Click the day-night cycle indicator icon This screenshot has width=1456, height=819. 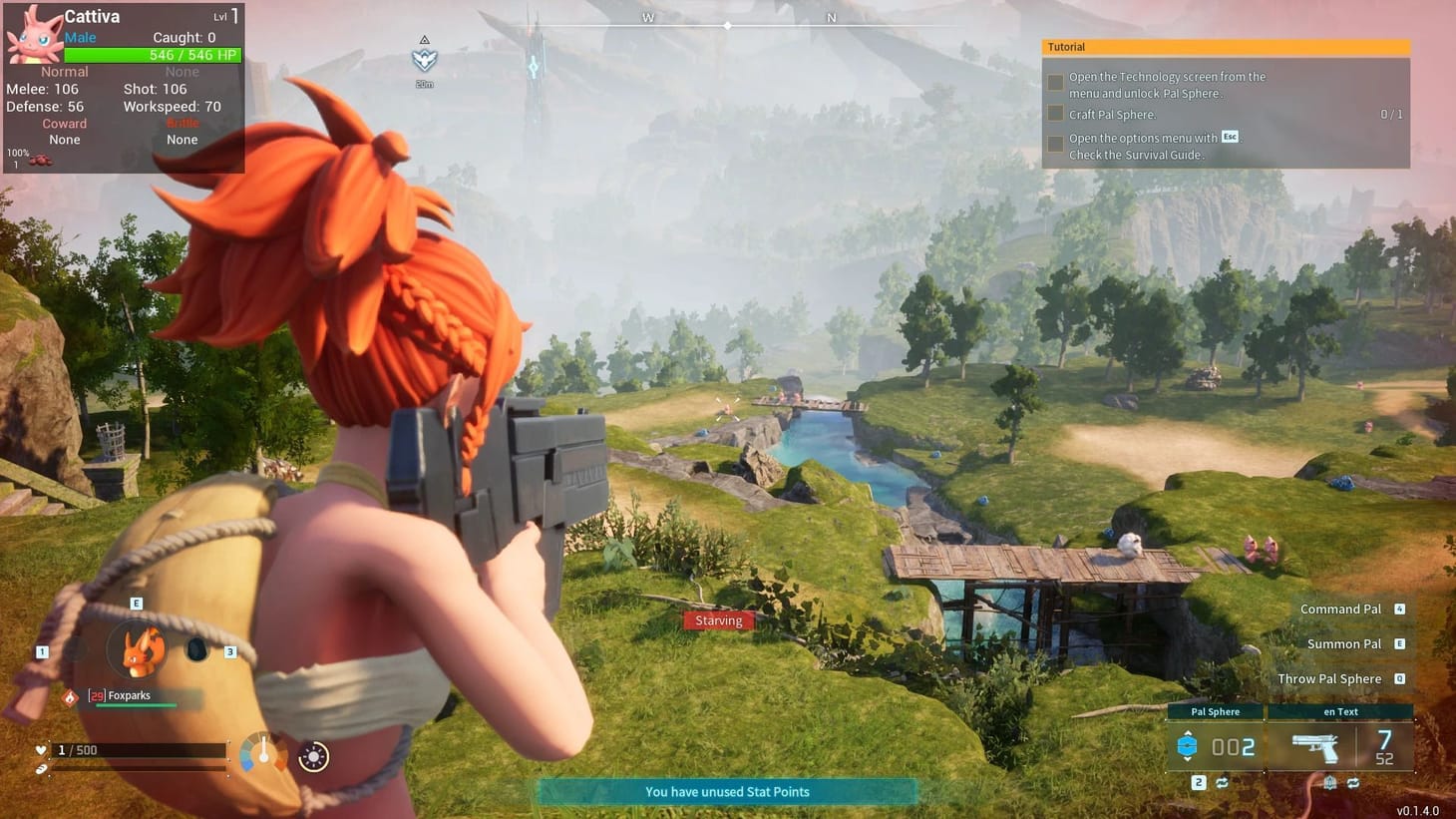pyautogui.click(x=312, y=756)
